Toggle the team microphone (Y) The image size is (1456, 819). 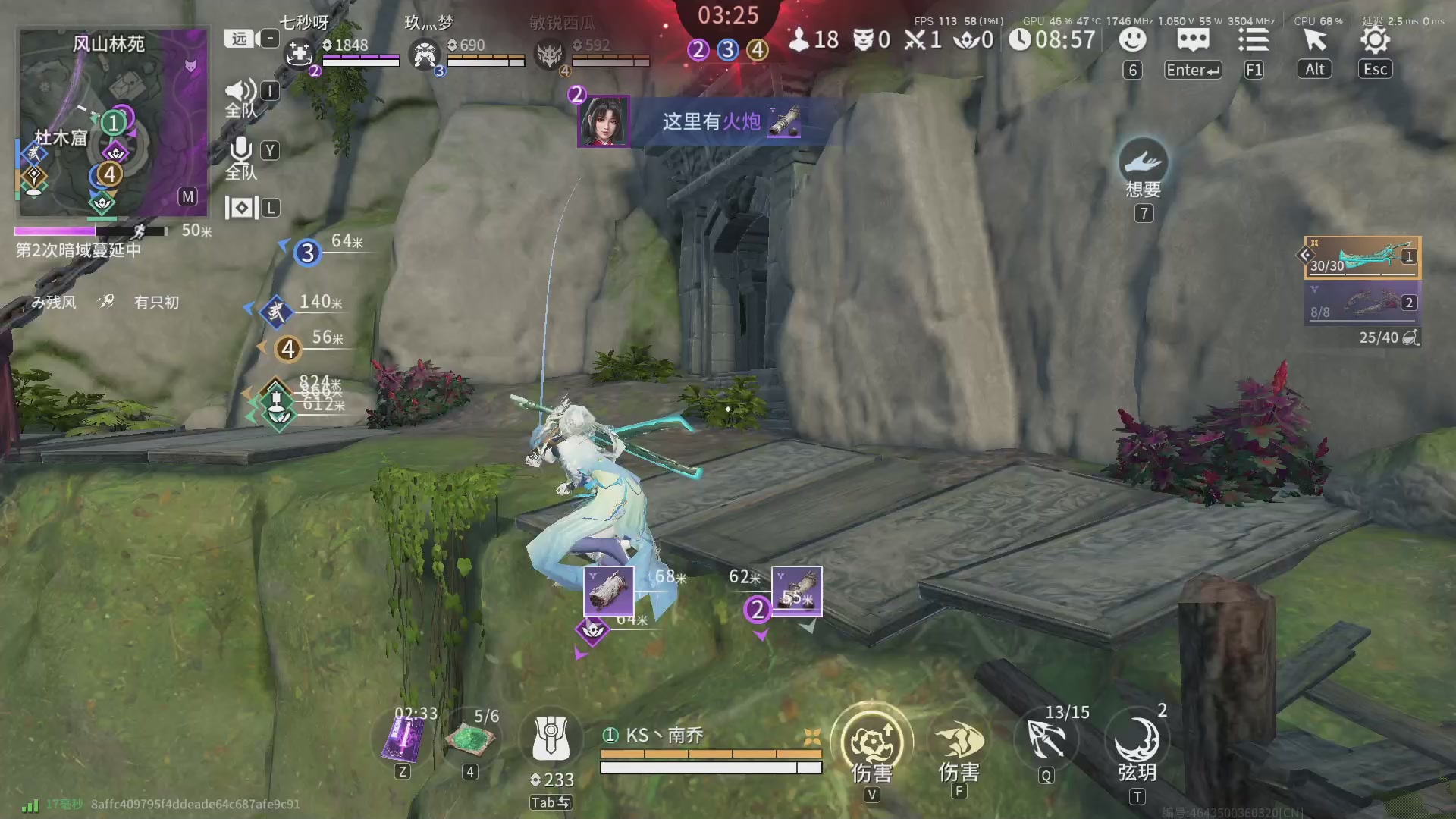[241, 150]
